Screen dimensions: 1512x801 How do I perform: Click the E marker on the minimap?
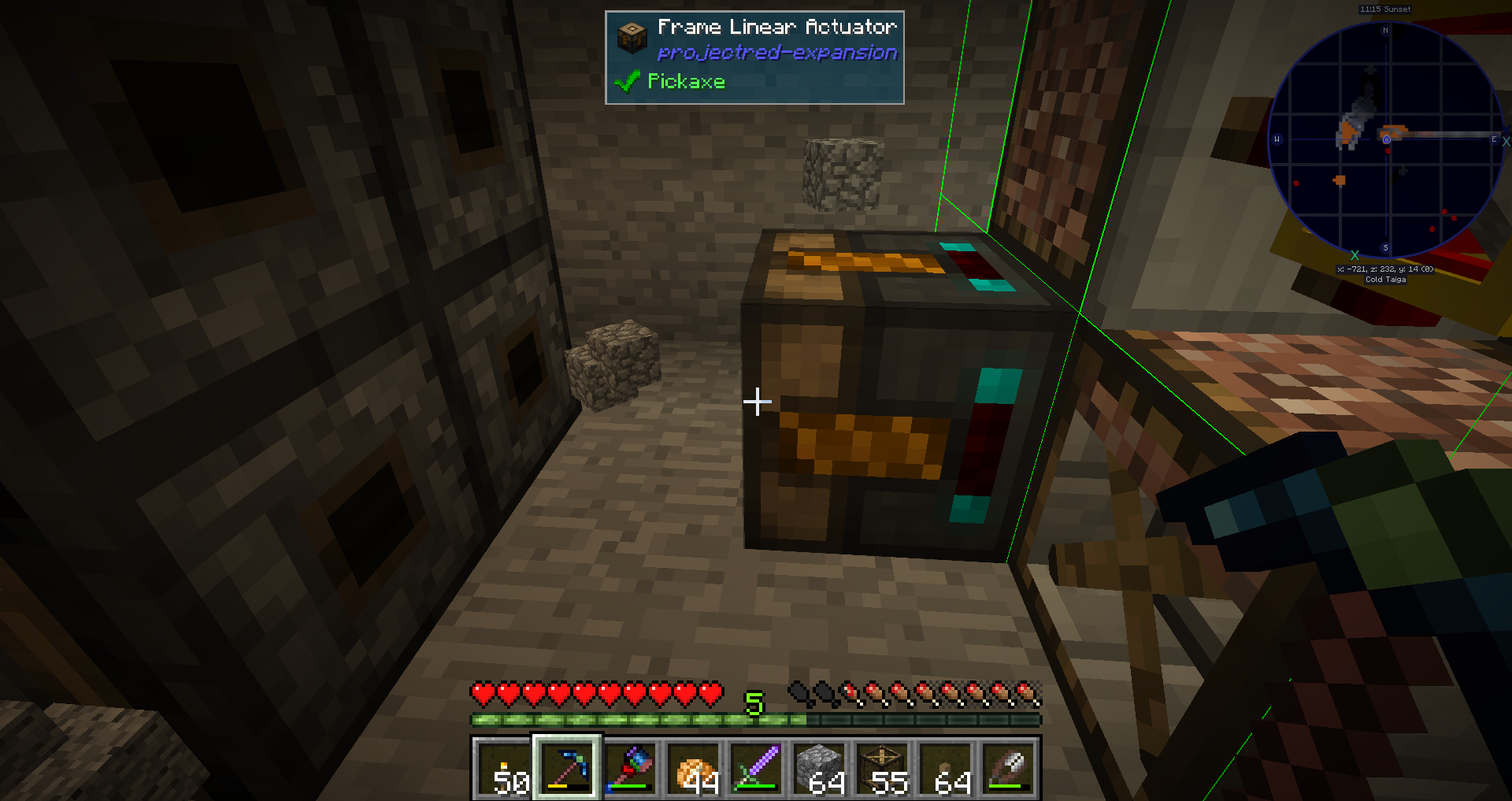tap(1492, 138)
